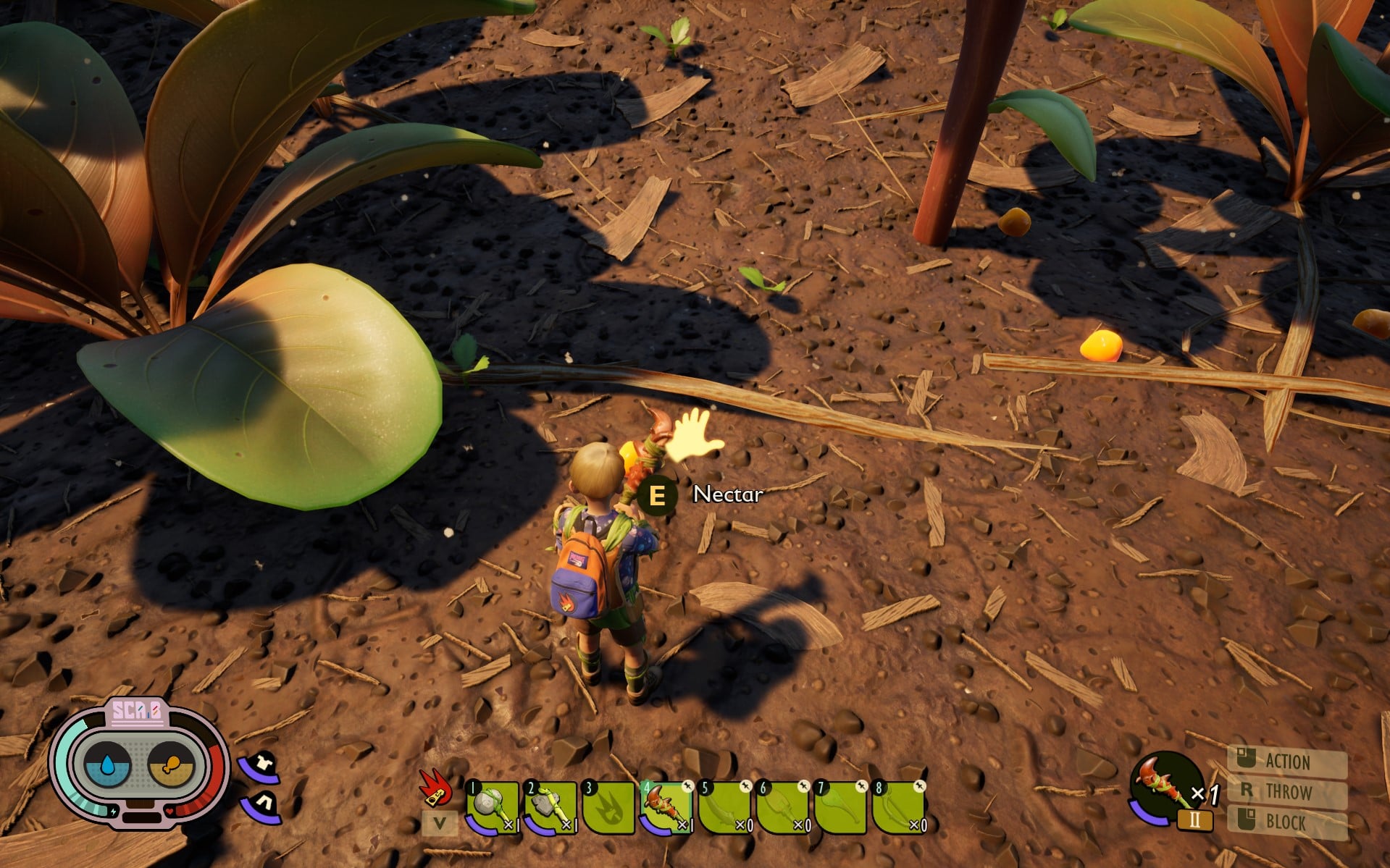
Task: Pick the pinned bow slot numbered 8
Action: [898, 806]
